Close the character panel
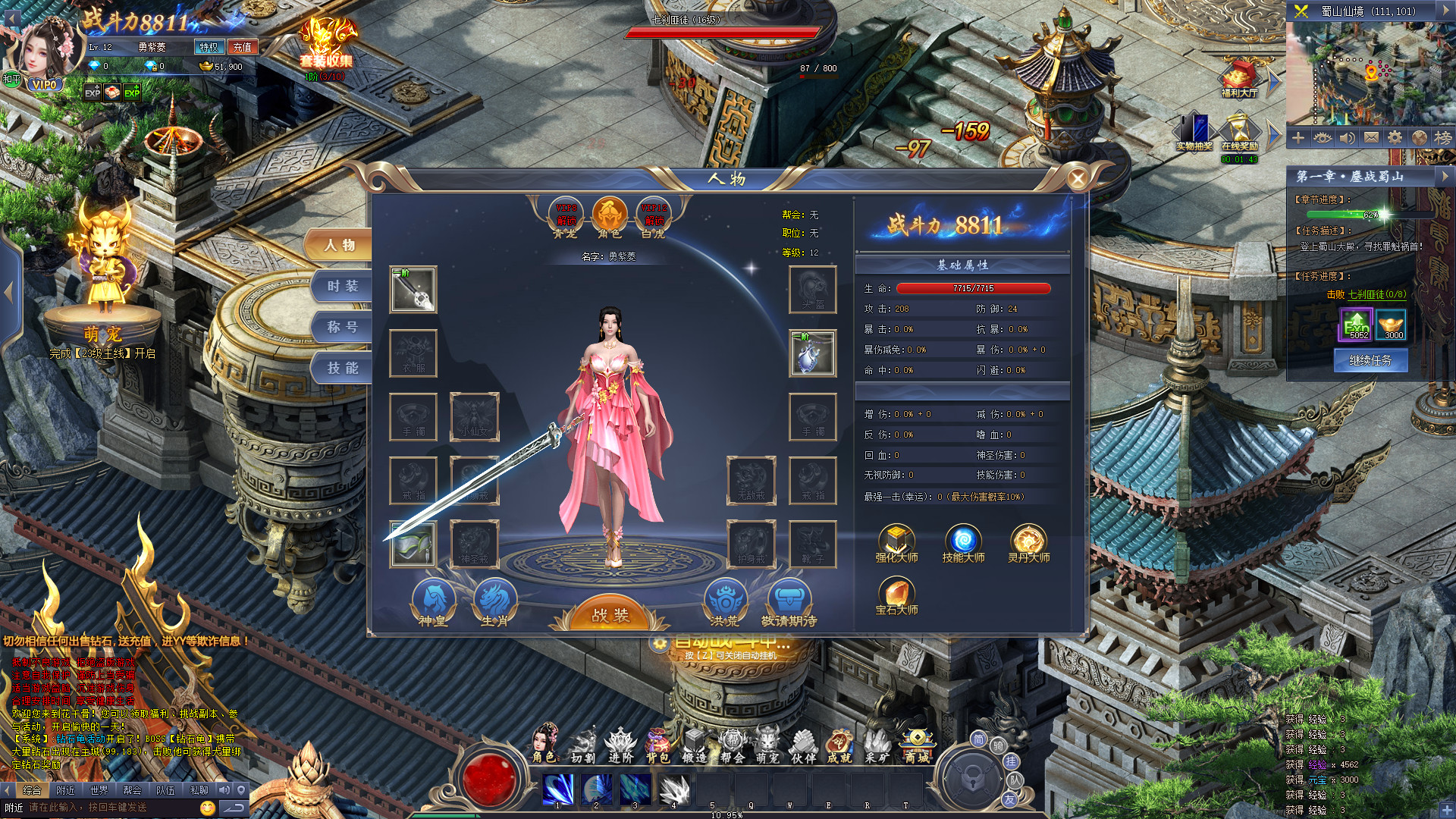Image resolution: width=1456 pixels, height=819 pixels. (1077, 179)
